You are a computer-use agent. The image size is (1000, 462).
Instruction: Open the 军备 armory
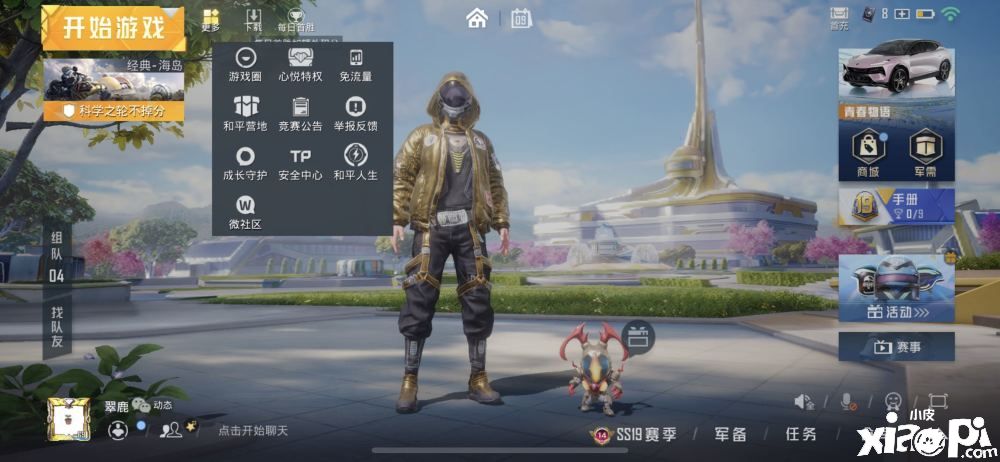pyautogui.click(x=730, y=434)
